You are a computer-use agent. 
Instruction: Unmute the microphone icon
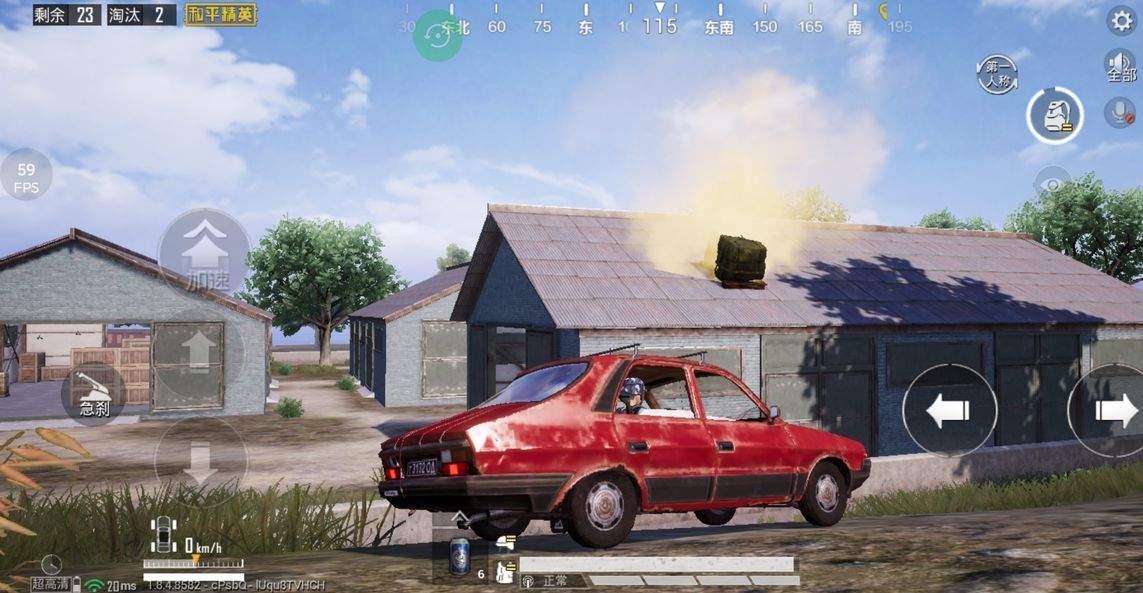[1121, 112]
